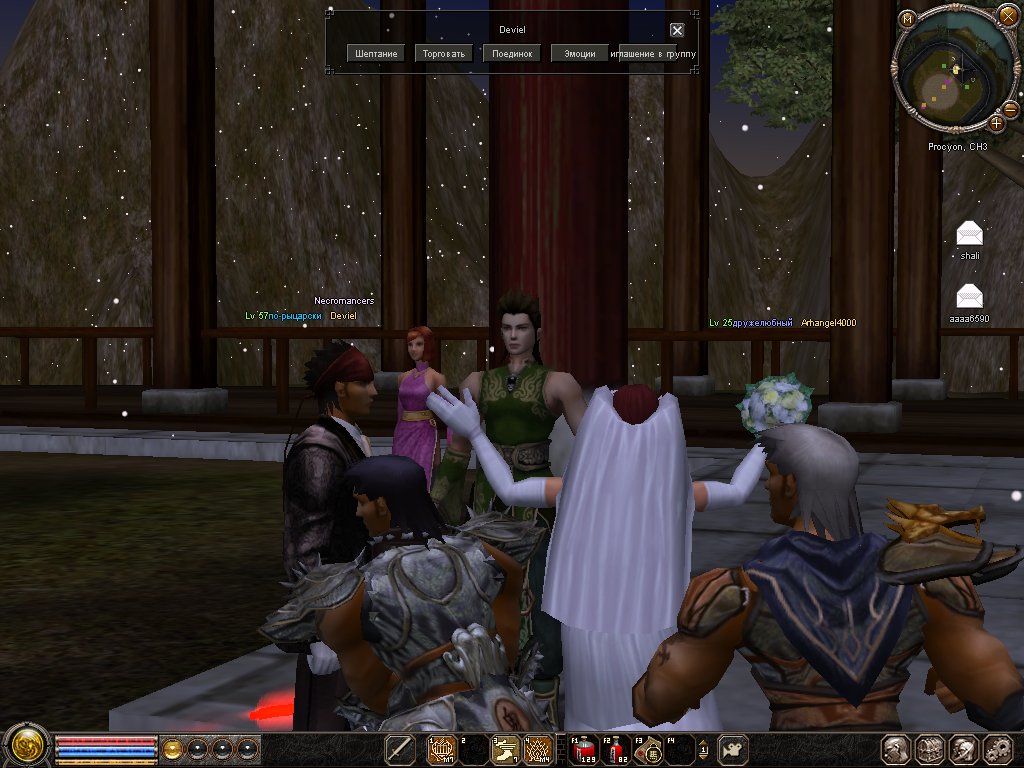Open the world map with the M button
This screenshot has width=1024, height=768.
coord(908,18)
